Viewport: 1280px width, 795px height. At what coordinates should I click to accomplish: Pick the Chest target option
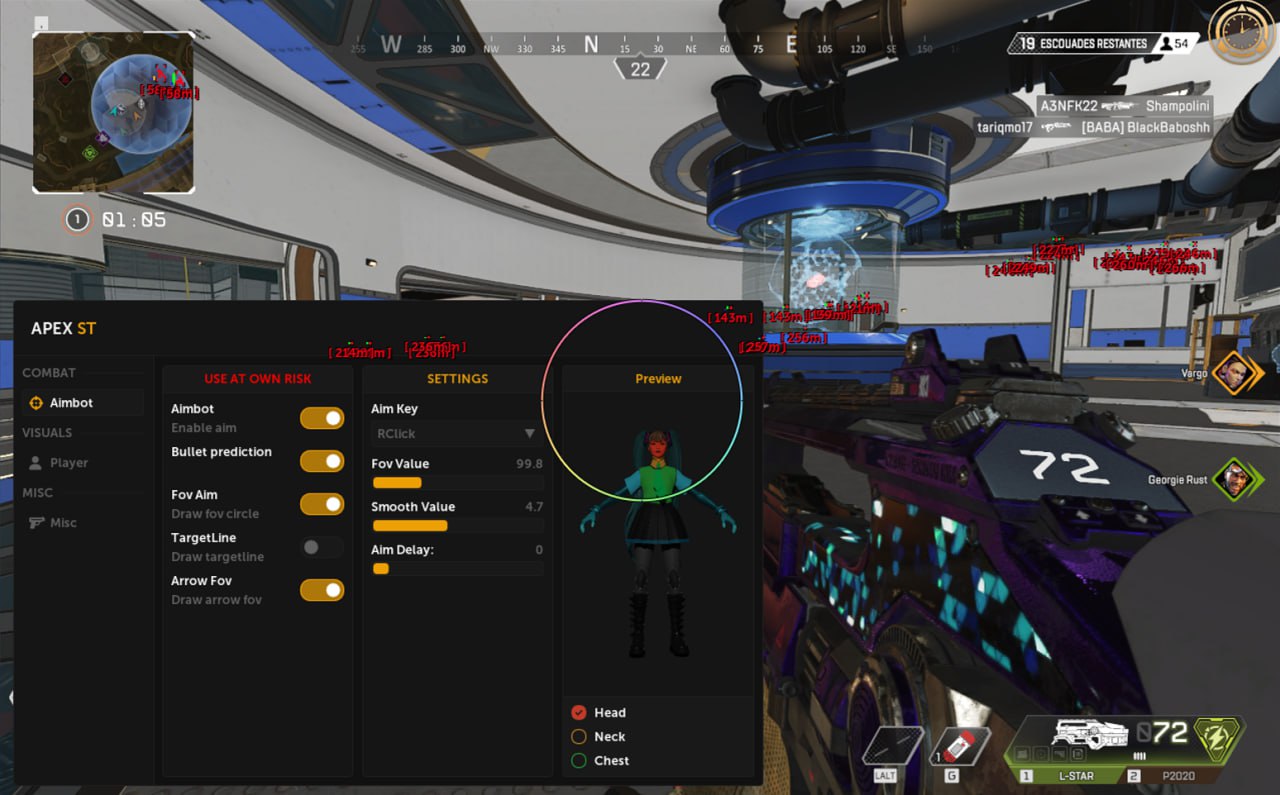tap(579, 761)
